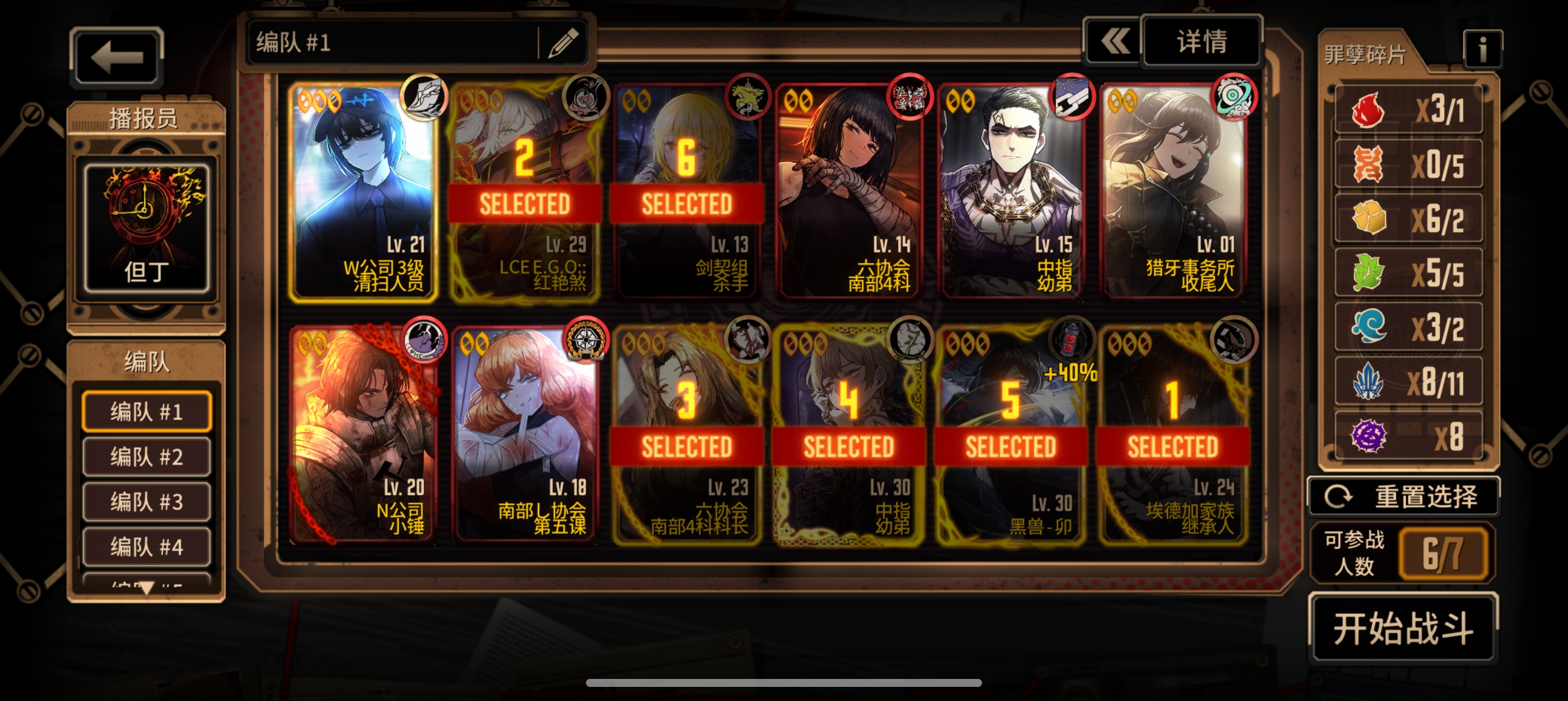1568x701 pixels.
Task: Edit the team name with the pencil icon
Action: (x=563, y=43)
